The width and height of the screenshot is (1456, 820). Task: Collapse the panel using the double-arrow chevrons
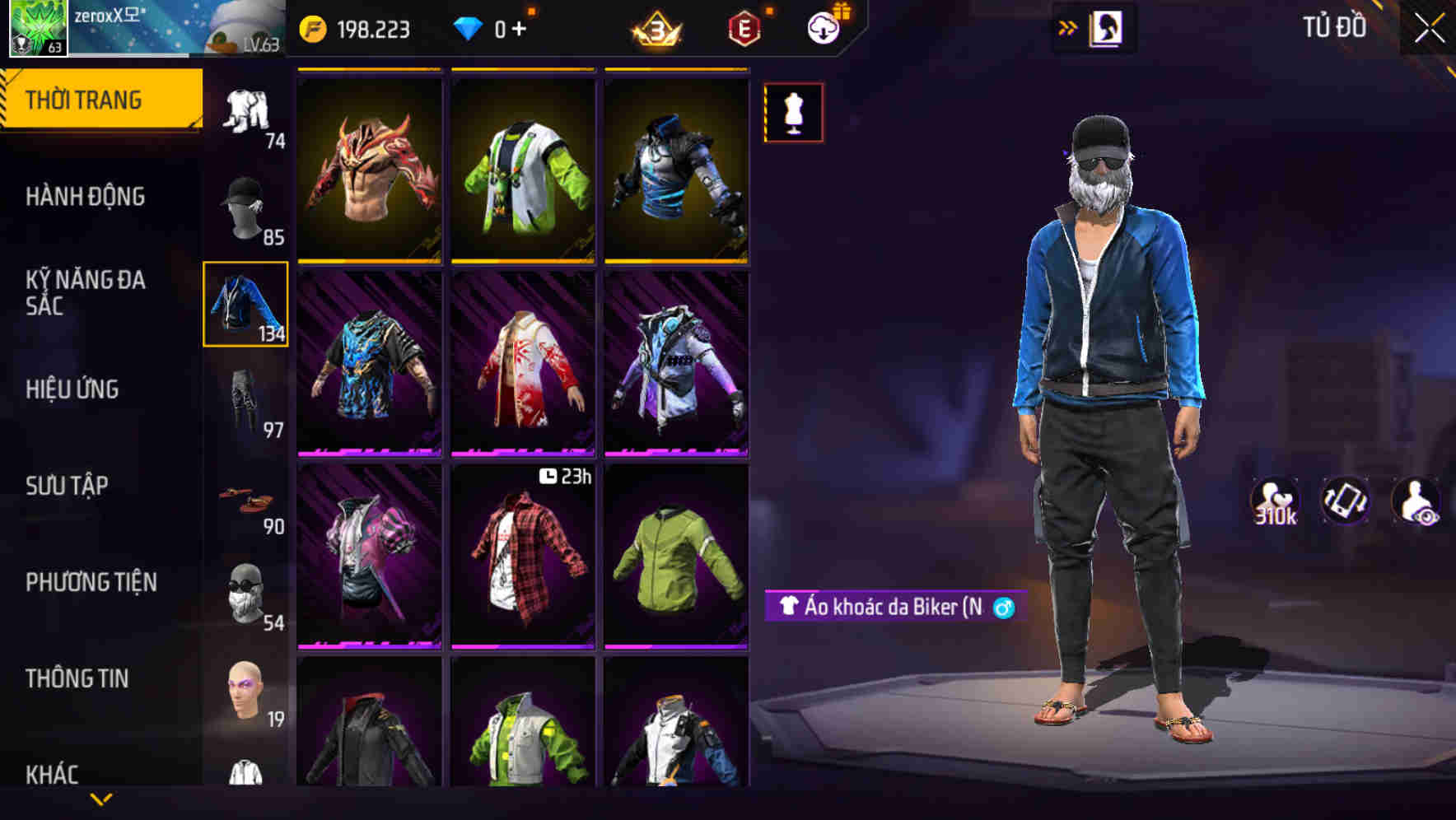1068,28
